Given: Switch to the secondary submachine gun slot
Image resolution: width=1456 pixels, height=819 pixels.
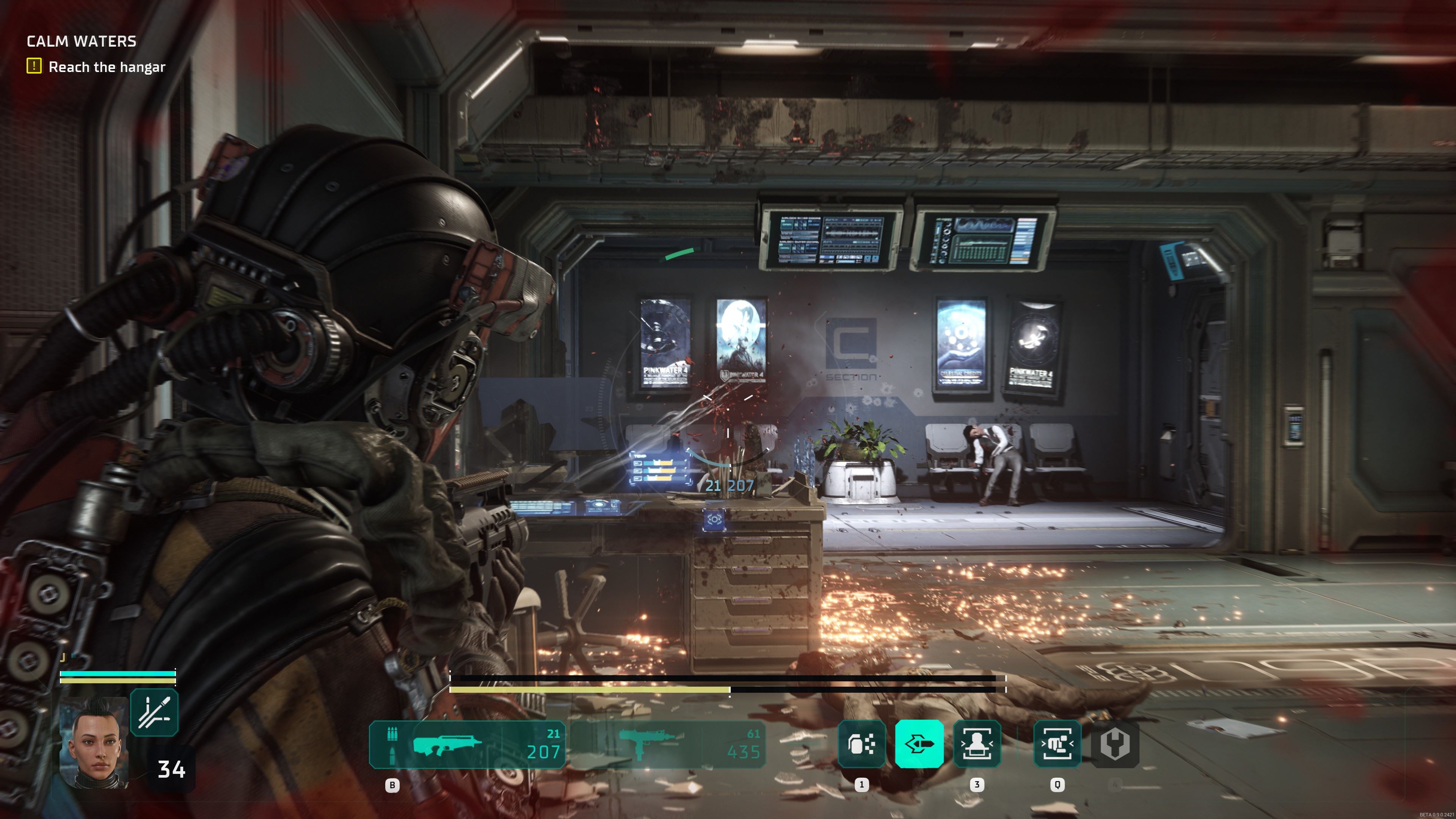Looking at the screenshot, I should (x=667, y=744).
